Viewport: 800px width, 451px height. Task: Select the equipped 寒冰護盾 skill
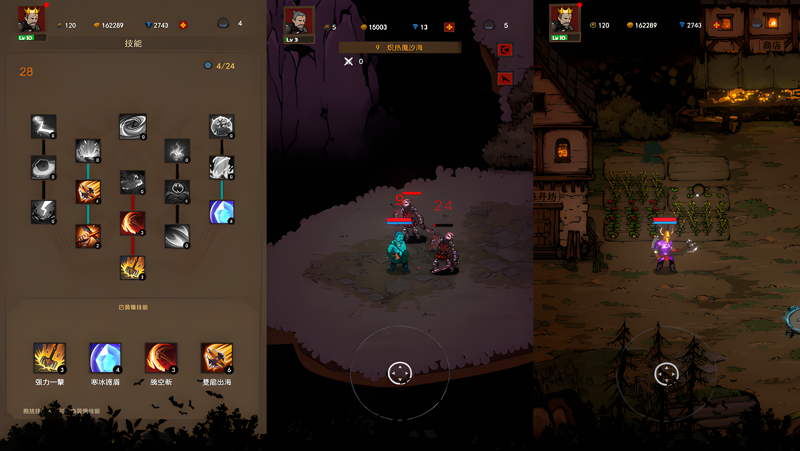point(105,357)
